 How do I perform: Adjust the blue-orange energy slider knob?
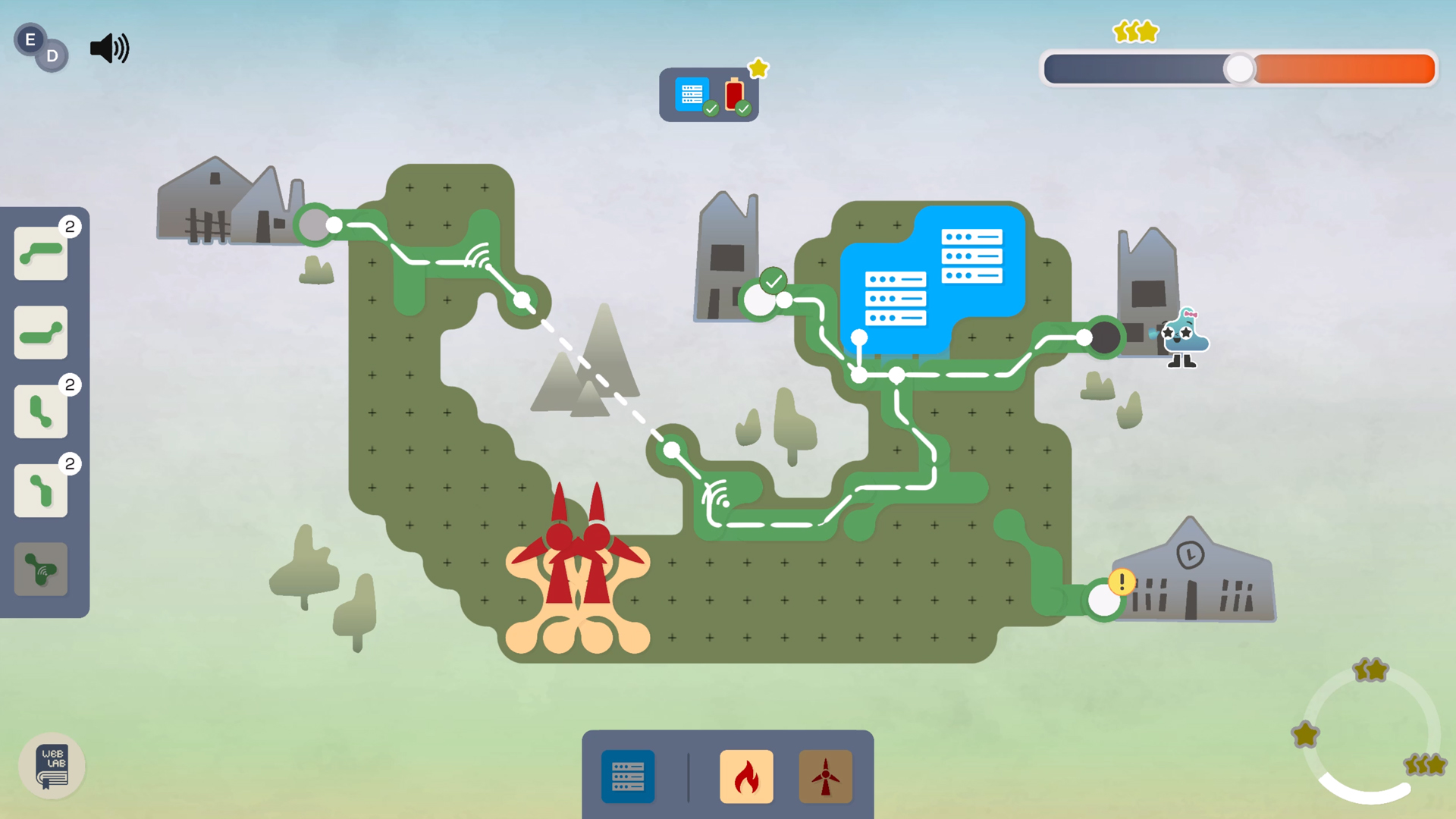(x=1239, y=69)
